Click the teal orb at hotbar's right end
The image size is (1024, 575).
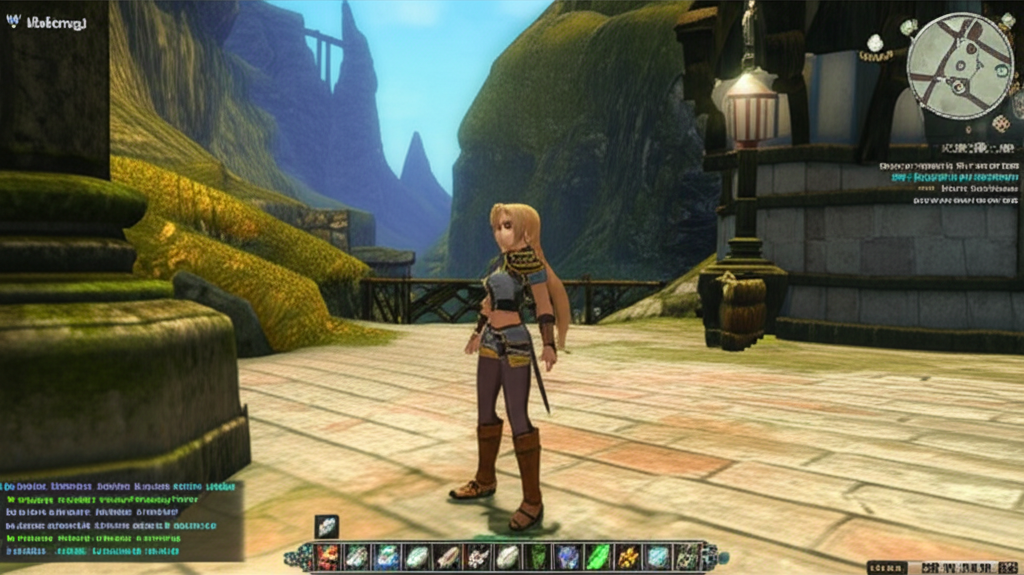coord(722,557)
